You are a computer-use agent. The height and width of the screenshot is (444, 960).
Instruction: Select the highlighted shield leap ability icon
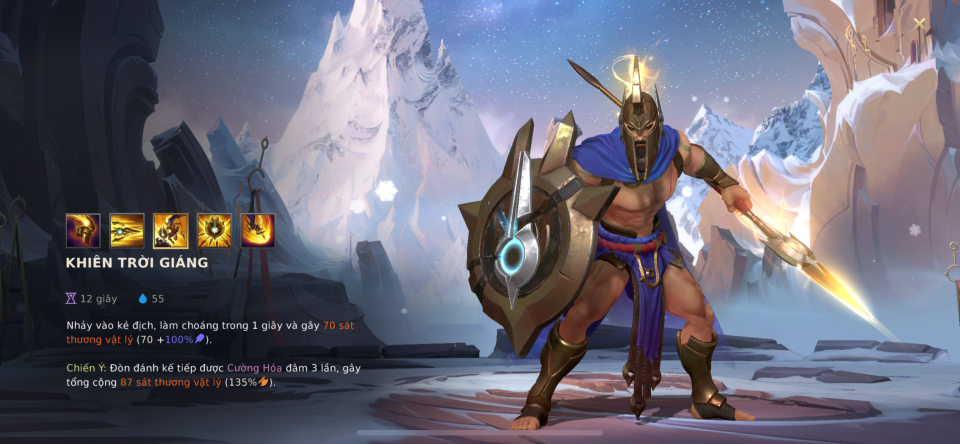(x=170, y=231)
